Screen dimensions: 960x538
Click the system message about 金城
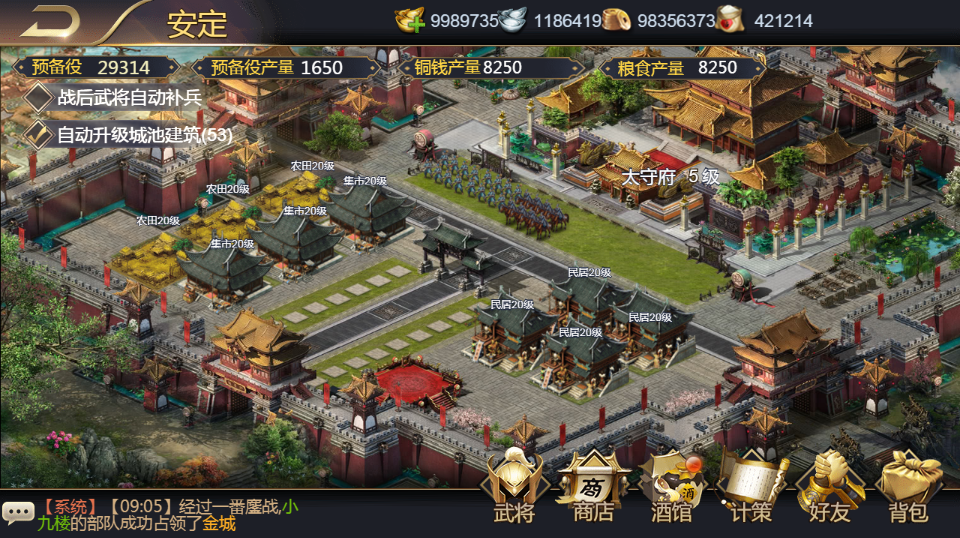click(x=168, y=515)
